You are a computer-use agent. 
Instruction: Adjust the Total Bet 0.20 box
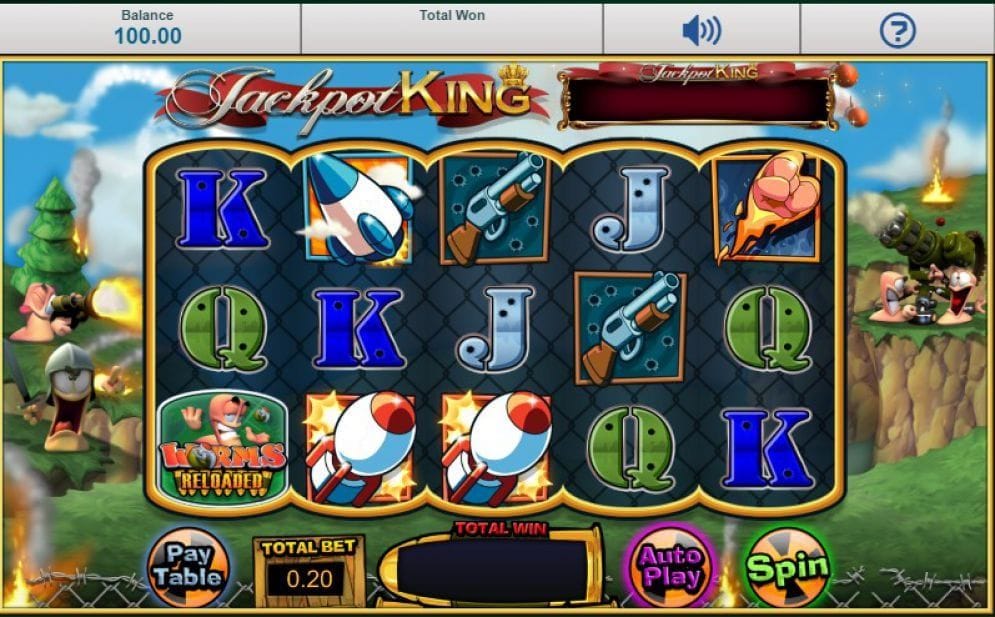coord(308,575)
